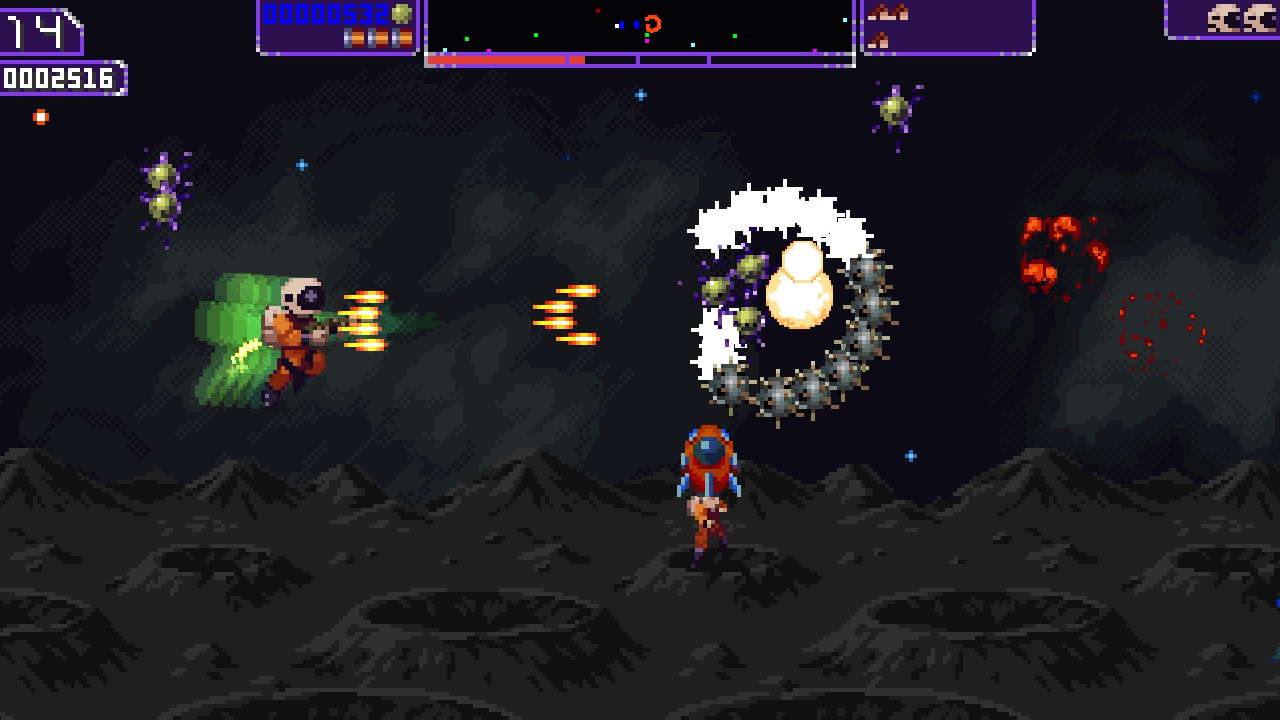1280x720 pixels.
Task: Click the middle bomb ammo icon
Action: [376, 38]
